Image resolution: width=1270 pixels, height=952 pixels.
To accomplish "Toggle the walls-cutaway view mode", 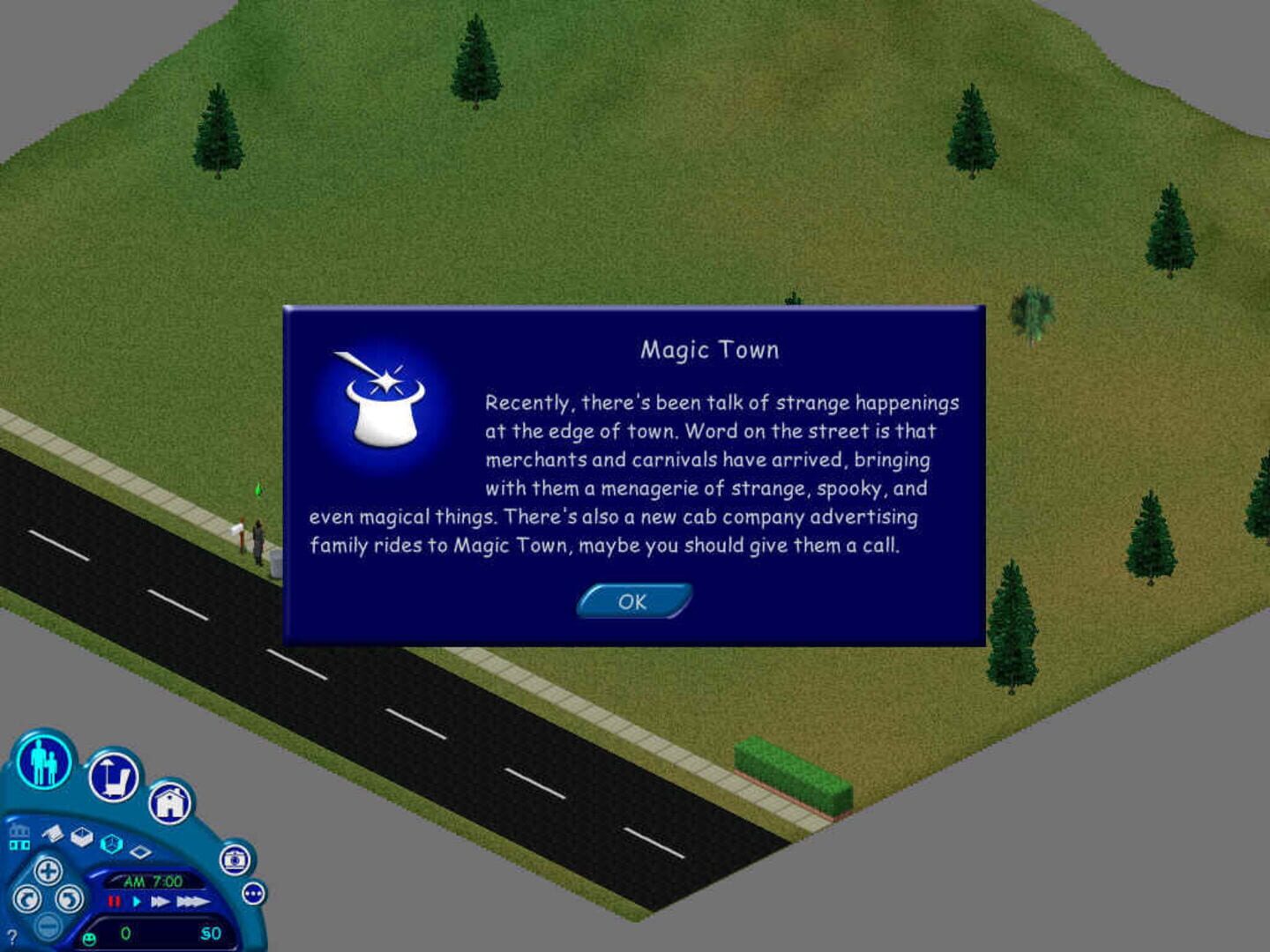I will pos(83,839).
